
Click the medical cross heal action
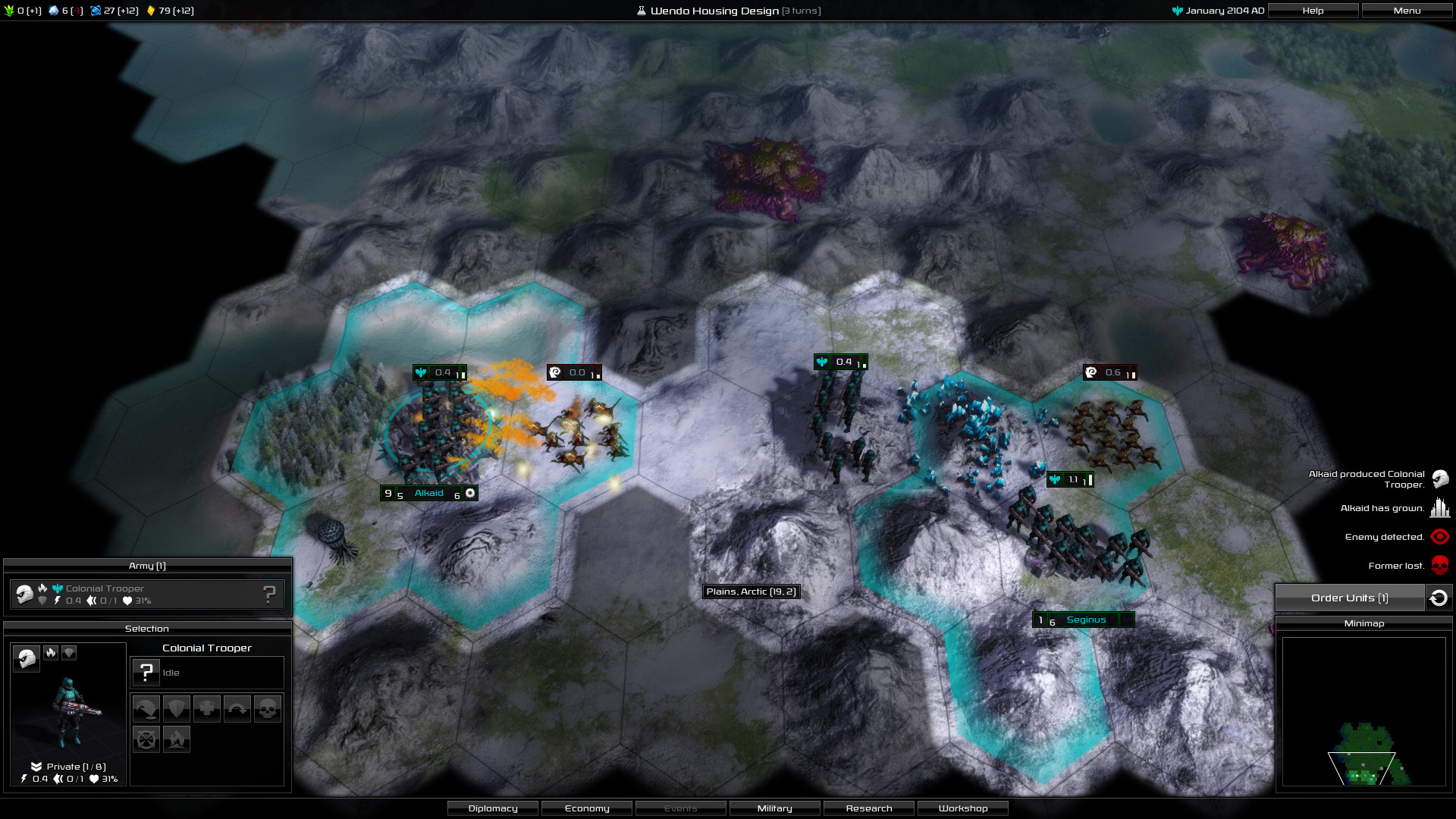206,709
